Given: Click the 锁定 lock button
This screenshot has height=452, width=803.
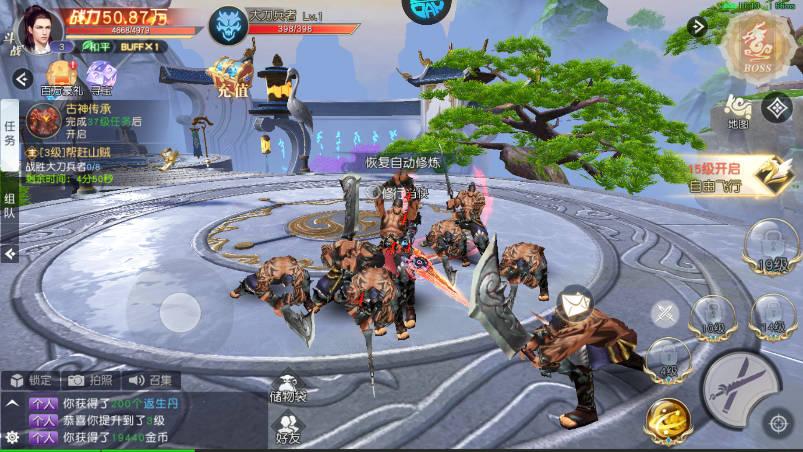Looking at the screenshot, I should 31,380.
